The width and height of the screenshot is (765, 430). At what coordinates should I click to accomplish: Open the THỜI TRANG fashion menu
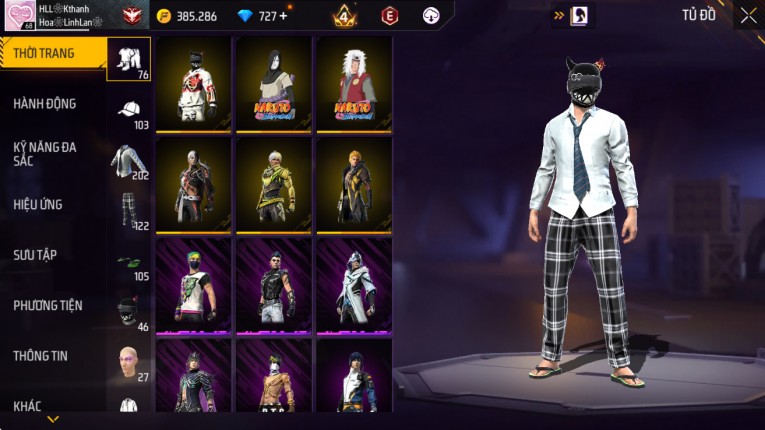pyautogui.click(x=45, y=53)
